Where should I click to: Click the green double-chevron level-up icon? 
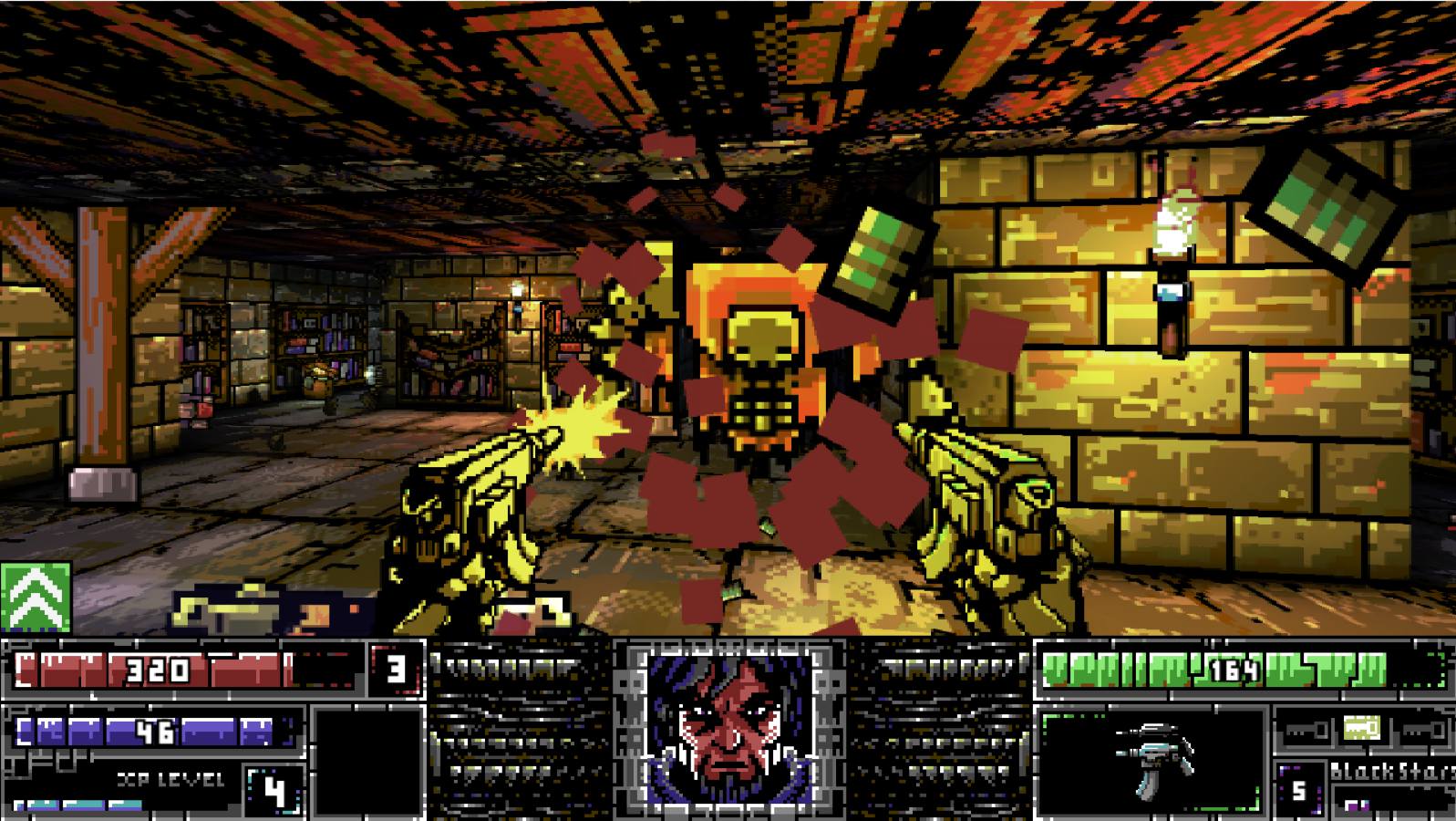pyautogui.click(x=36, y=597)
